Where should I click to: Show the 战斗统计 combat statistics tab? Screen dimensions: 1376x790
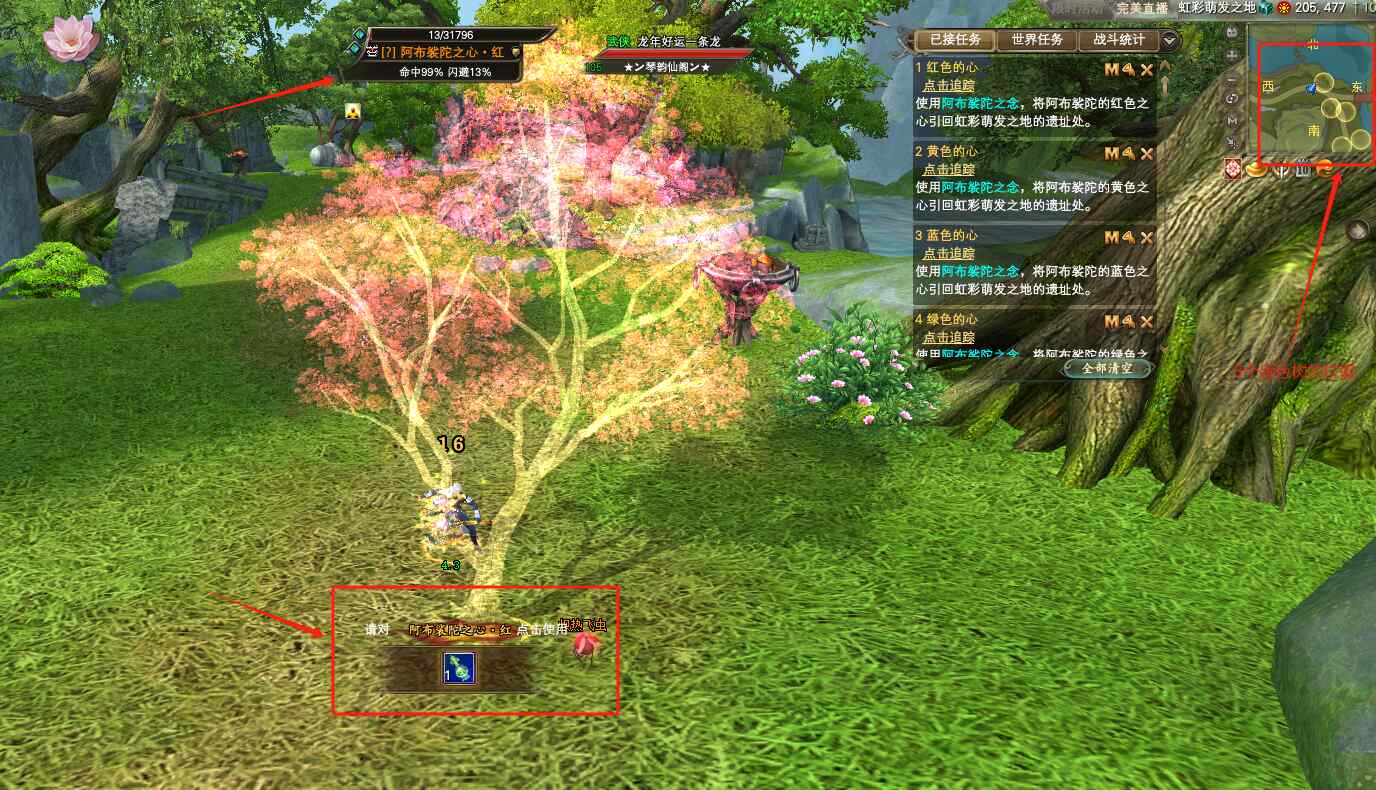pyautogui.click(x=1117, y=41)
